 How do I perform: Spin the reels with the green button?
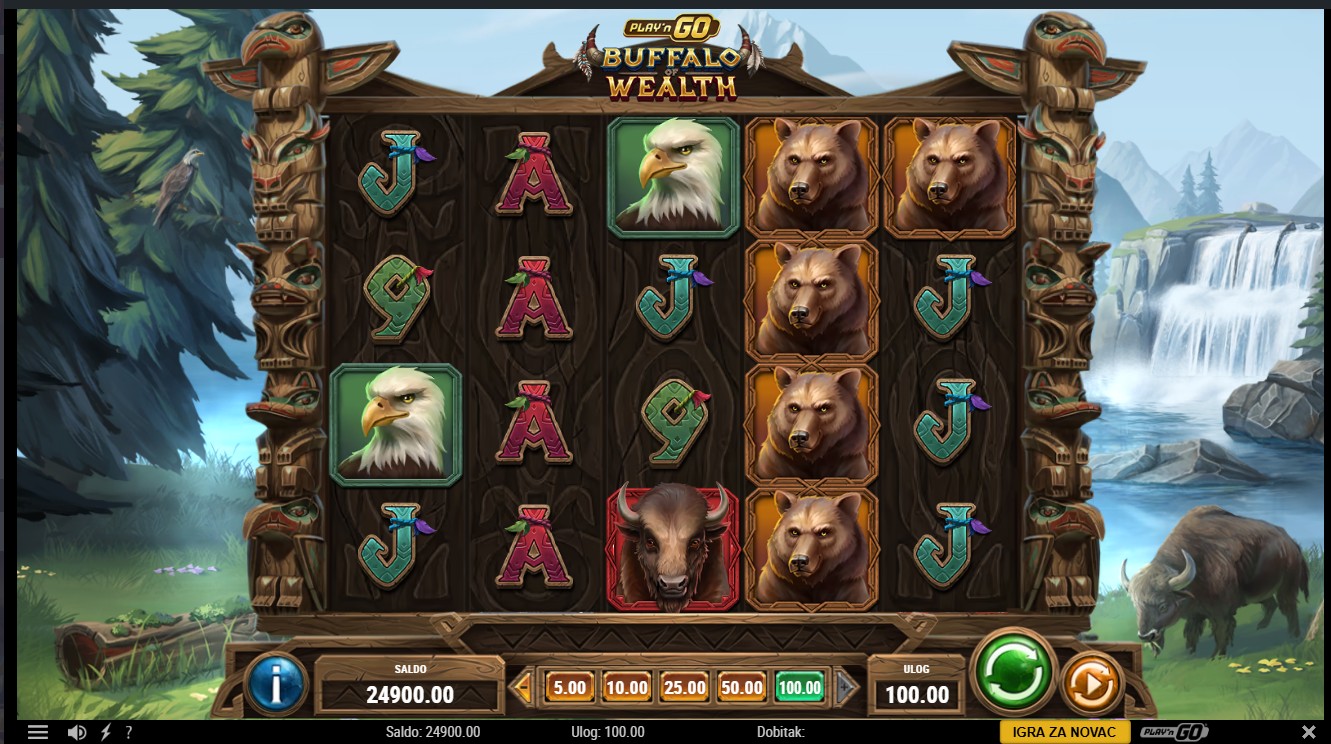point(1013,670)
